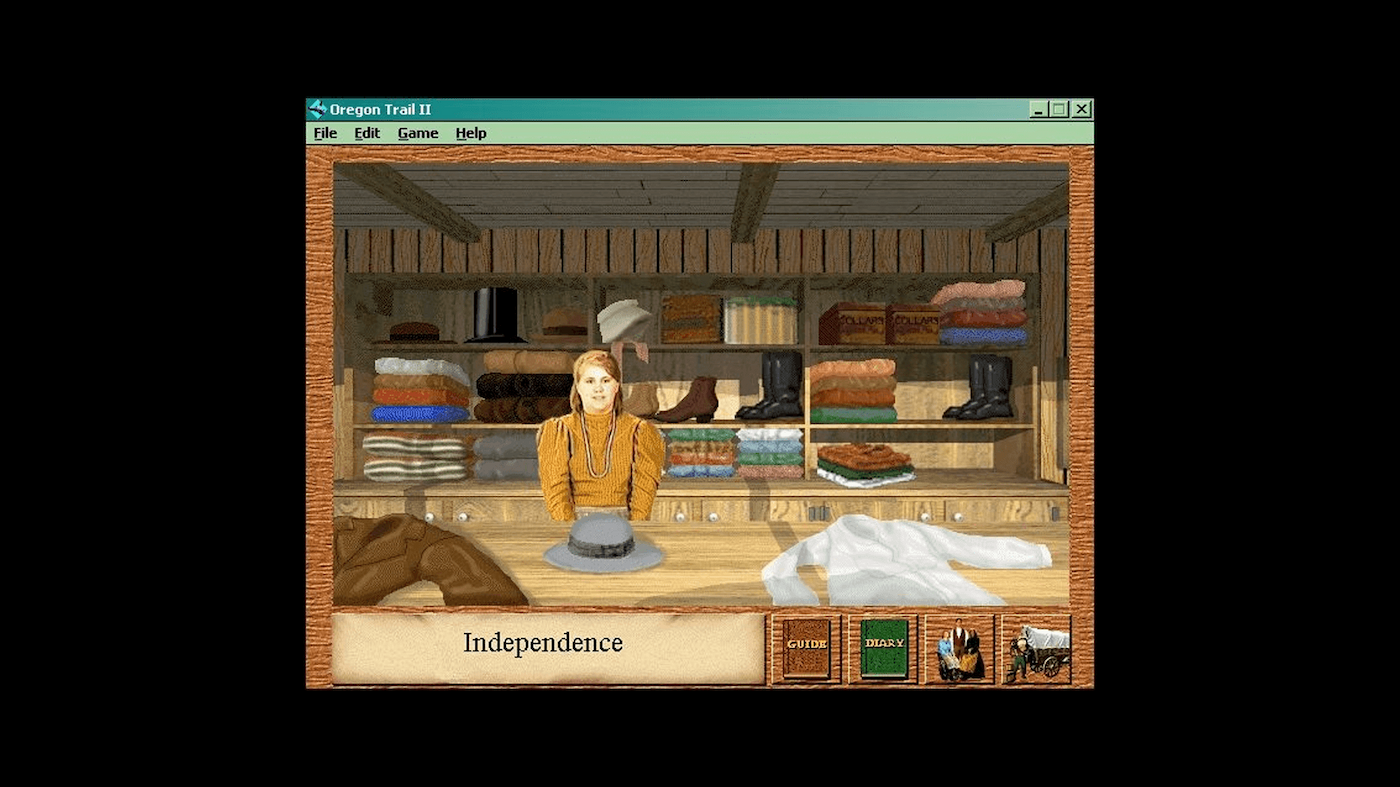Click the Oregon Trail II title bar icon
The image size is (1400, 787).
tap(317, 108)
